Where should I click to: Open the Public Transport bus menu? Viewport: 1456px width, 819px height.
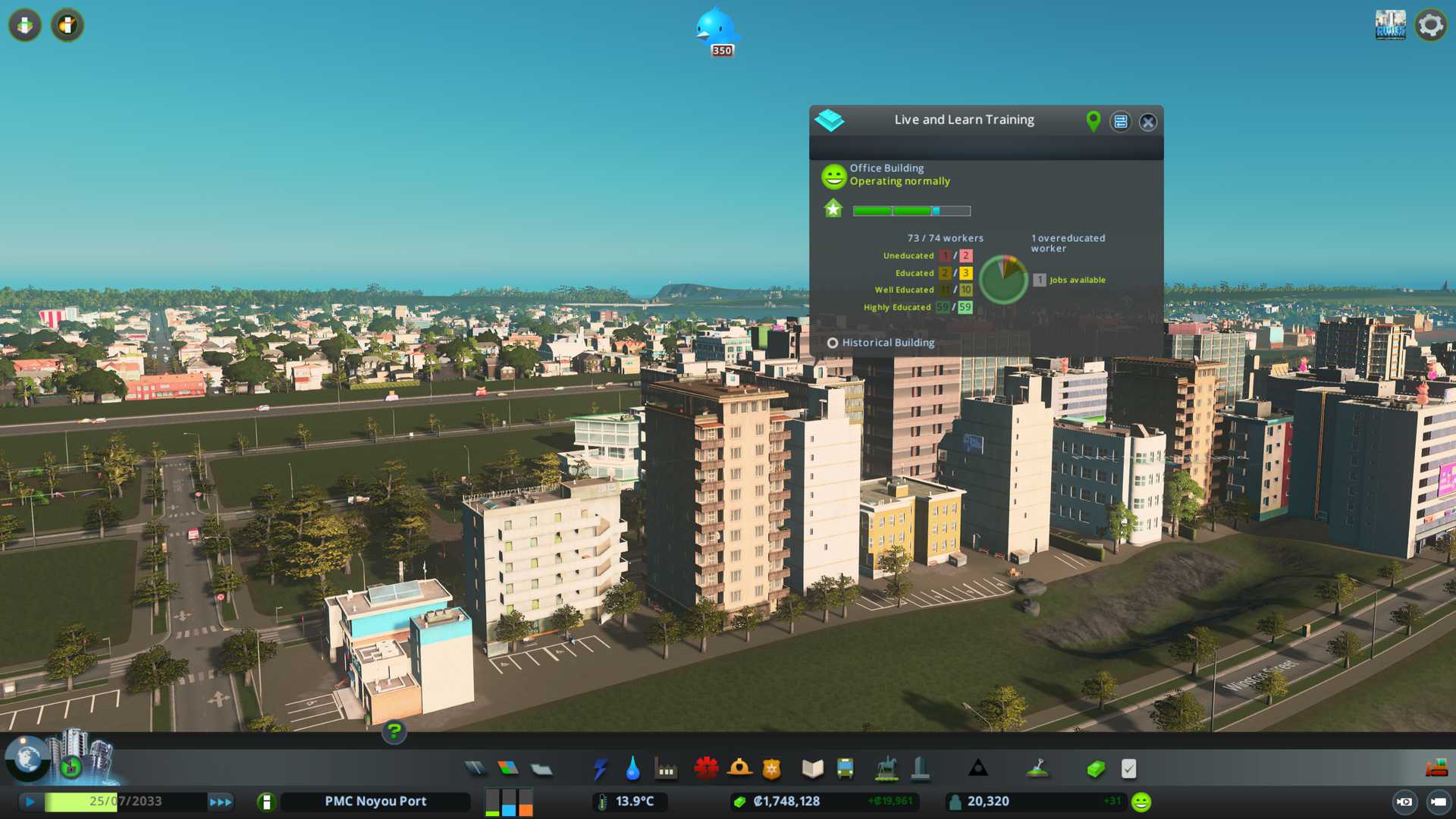click(846, 769)
